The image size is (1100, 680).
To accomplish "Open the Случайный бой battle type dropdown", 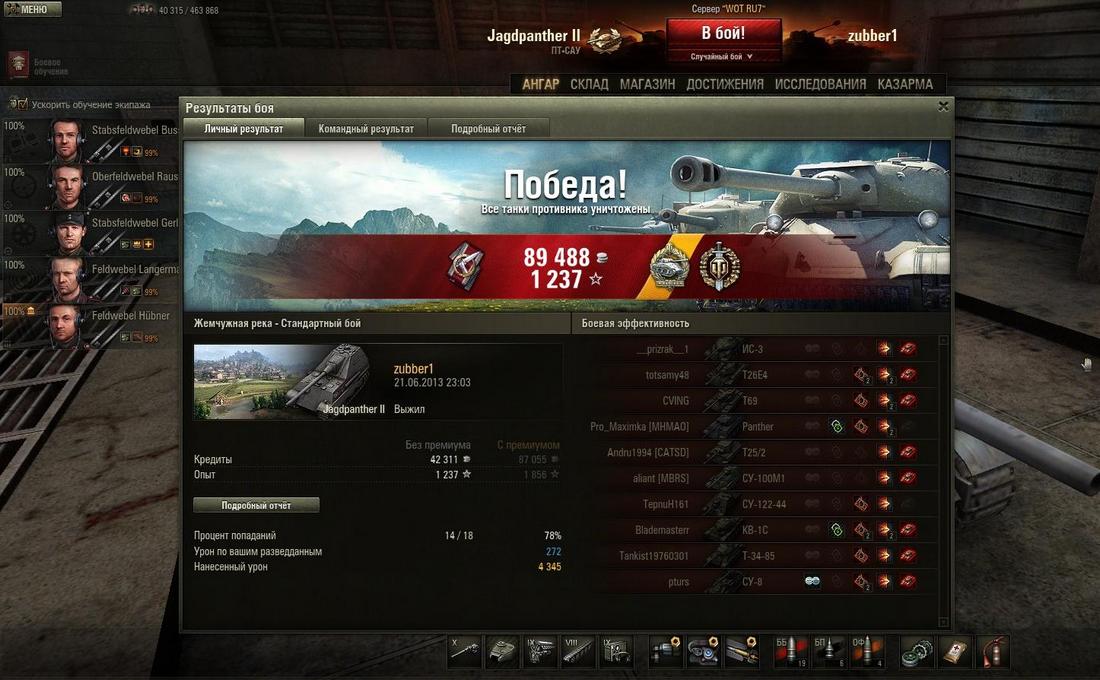I will pyautogui.click(x=722, y=57).
